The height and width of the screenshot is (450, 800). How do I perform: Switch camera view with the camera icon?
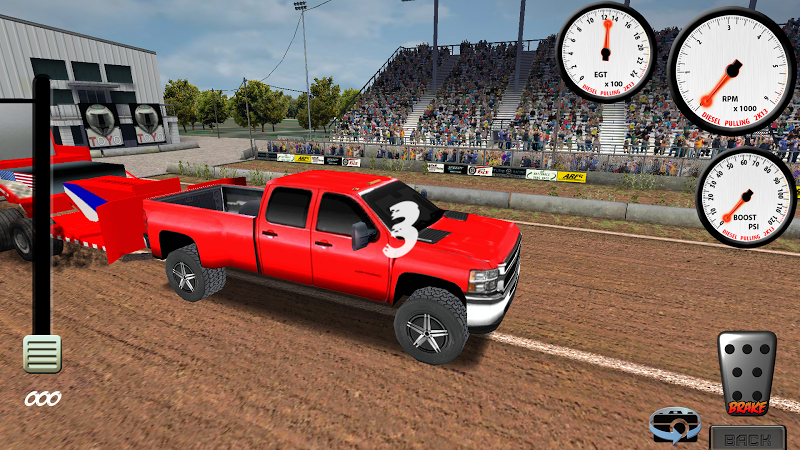[x=673, y=426]
